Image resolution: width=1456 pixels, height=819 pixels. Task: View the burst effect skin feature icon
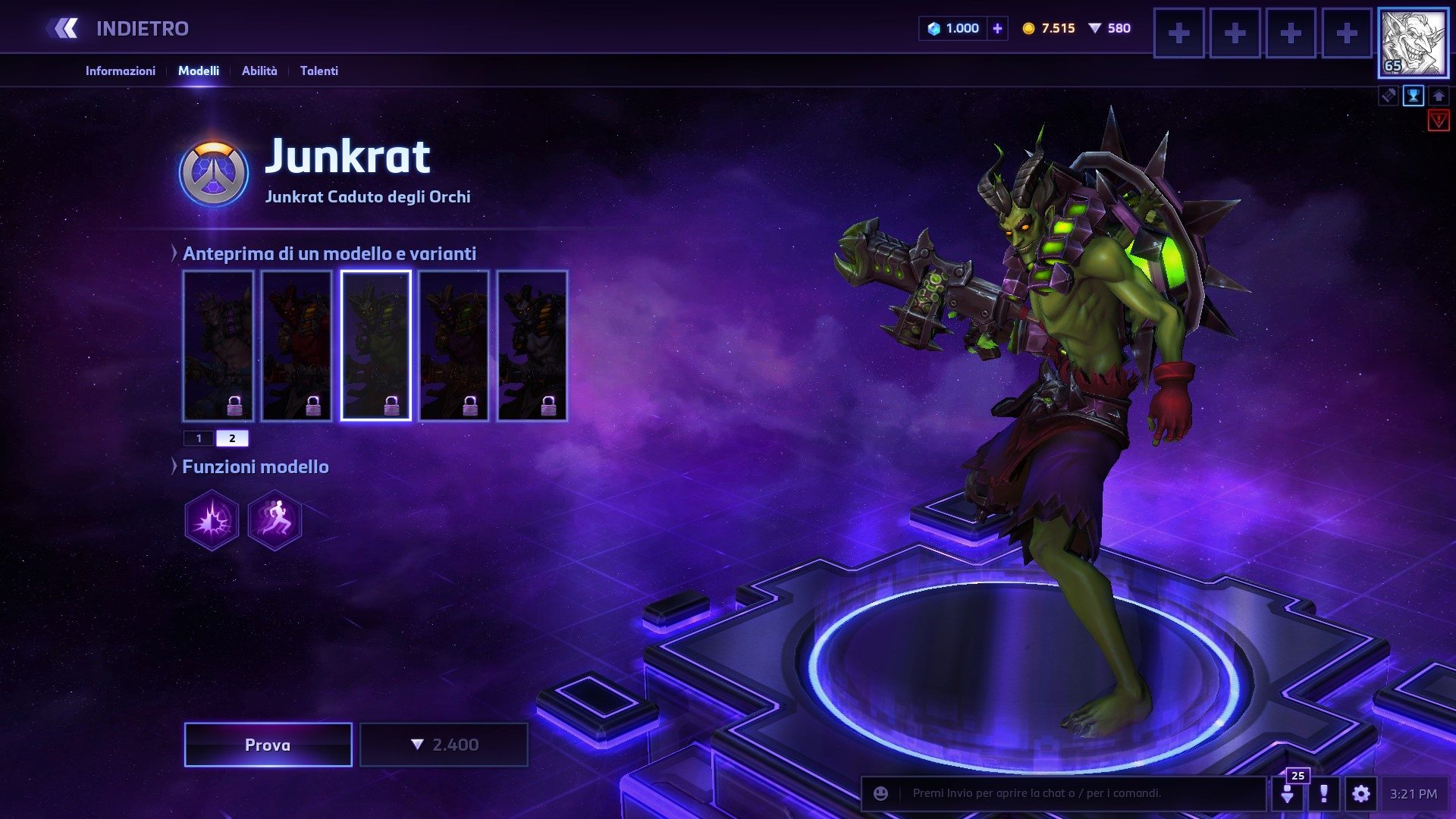click(x=212, y=520)
